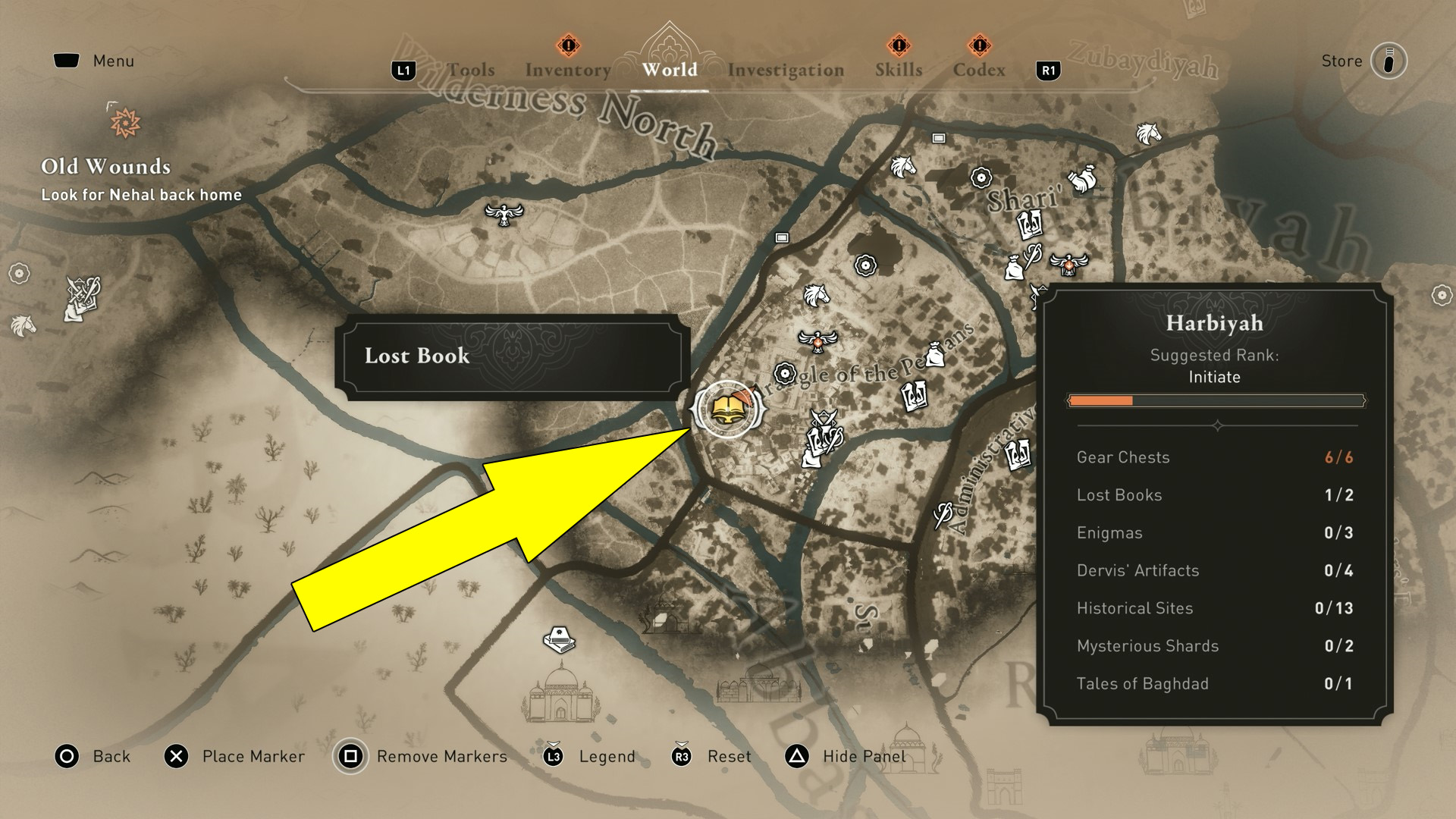Viewport: 1456px width, 819px height.
Task: Switch to the Codex tab
Action: pos(979,70)
